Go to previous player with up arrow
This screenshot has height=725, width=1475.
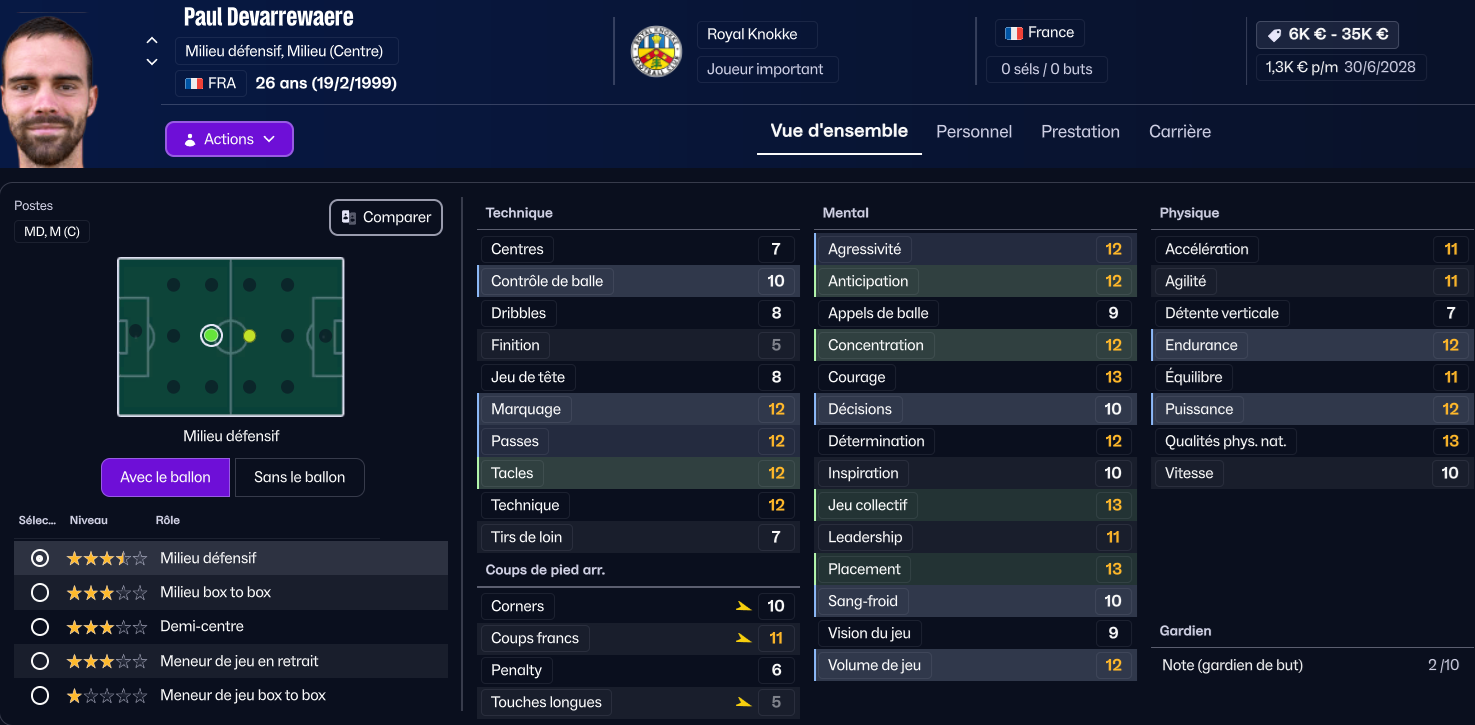(152, 41)
